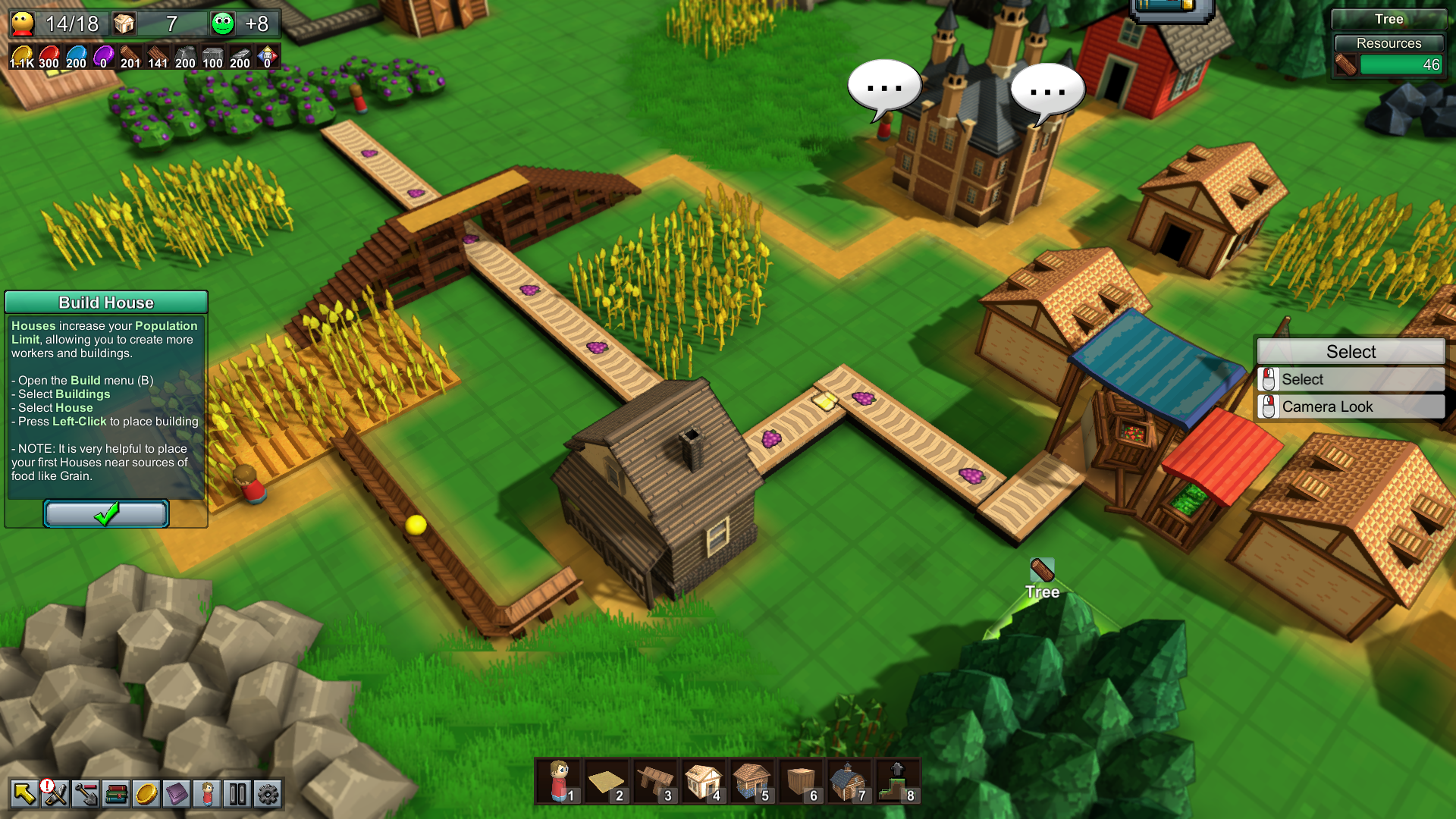1456x819 pixels.
Task: Pause the game
Action: coord(237,794)
